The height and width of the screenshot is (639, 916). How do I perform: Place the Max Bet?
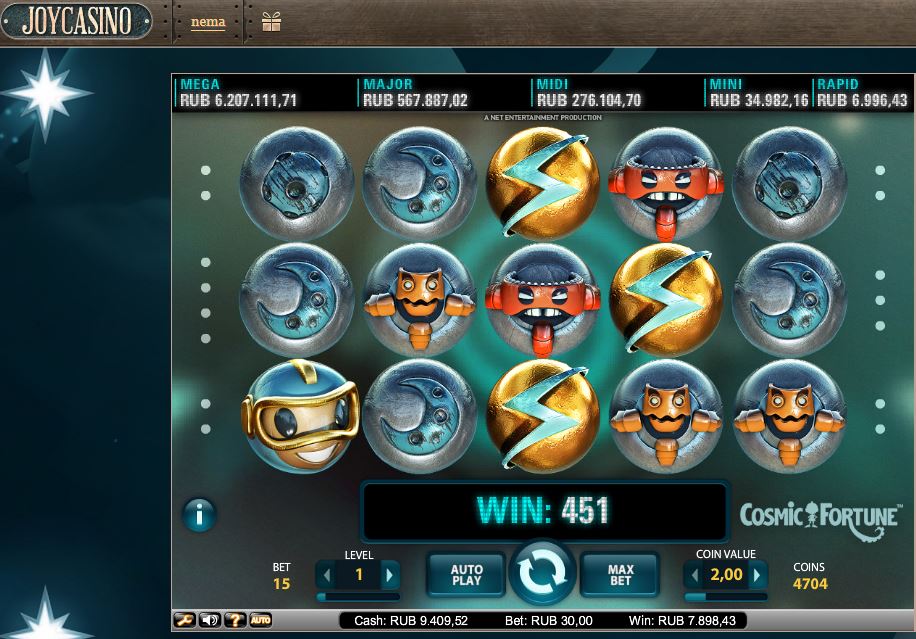[x=621, y=574]
